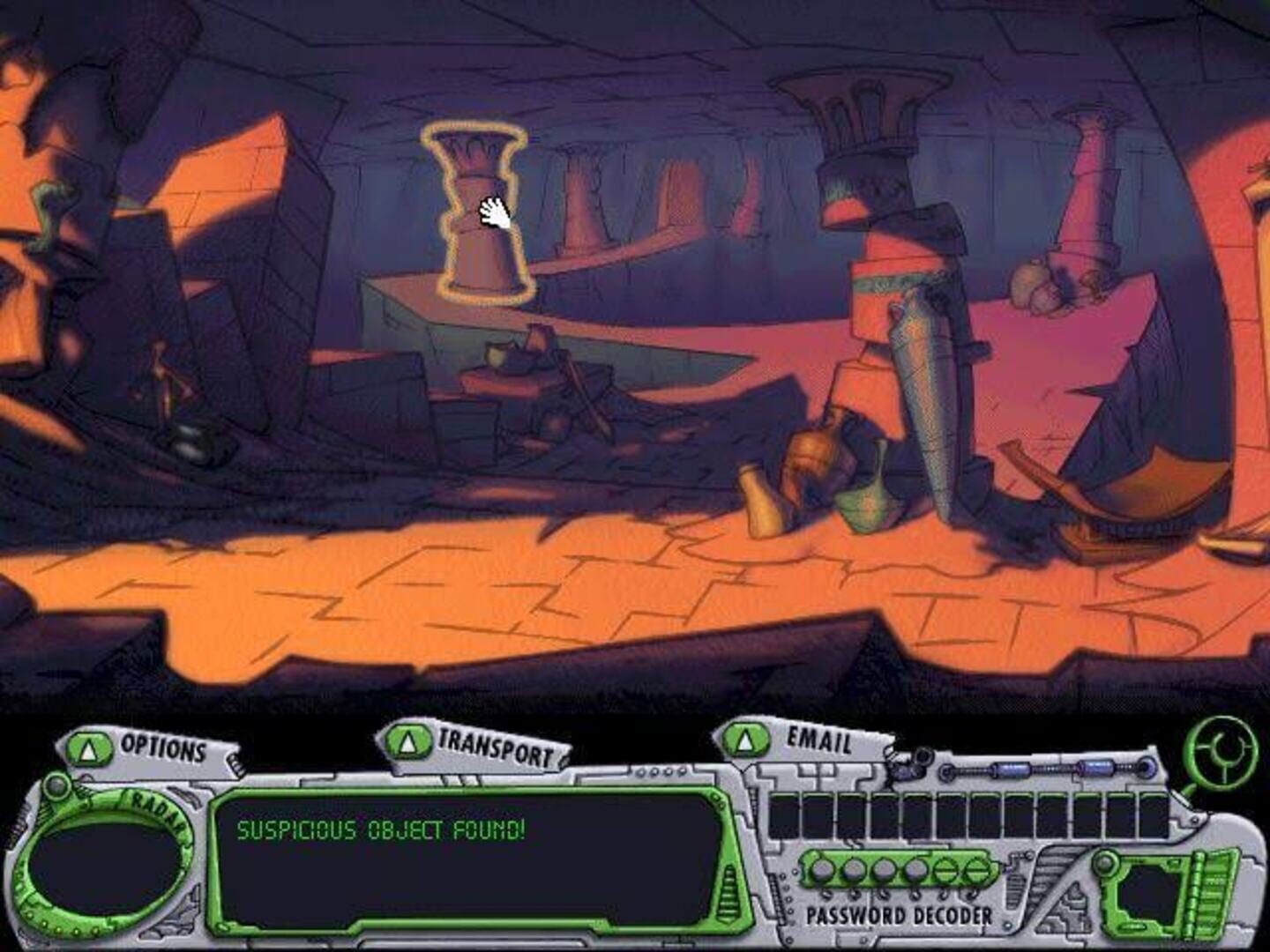Open the OPTIONS menu
The height and width of the screenshot is (952, 1270).
161,749
